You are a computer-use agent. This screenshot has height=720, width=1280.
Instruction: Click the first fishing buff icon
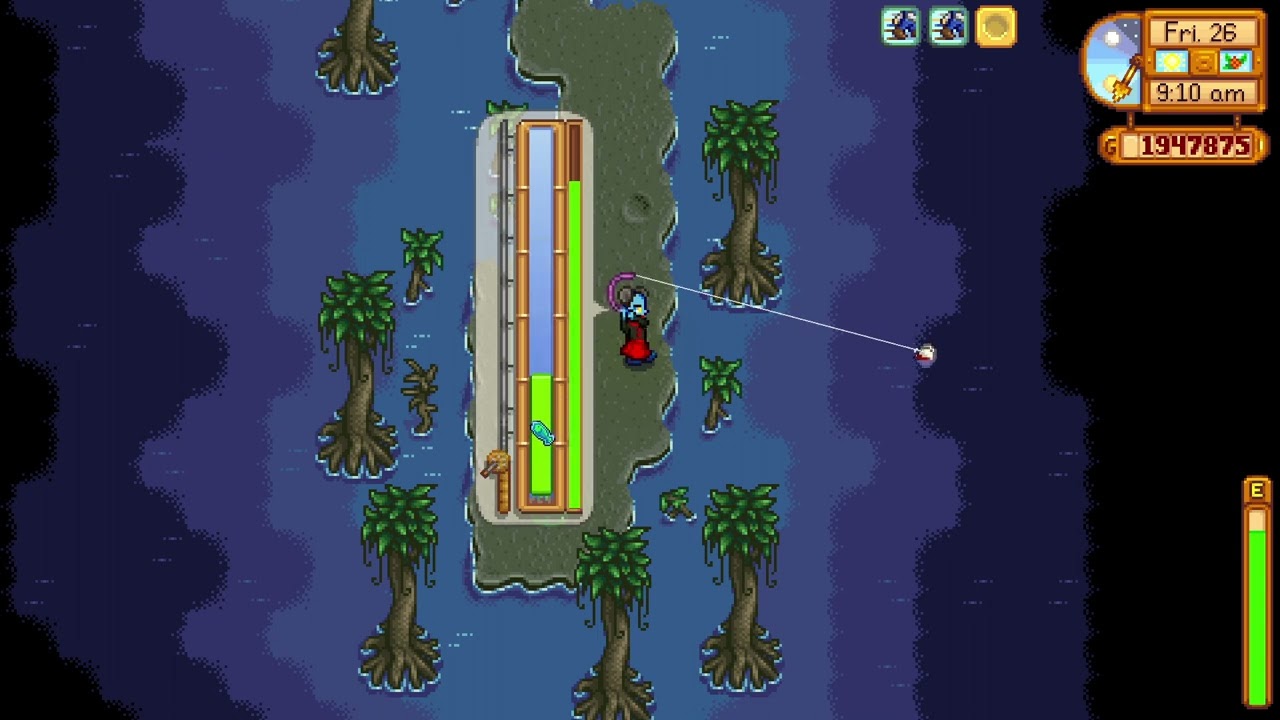coord(899,27)
